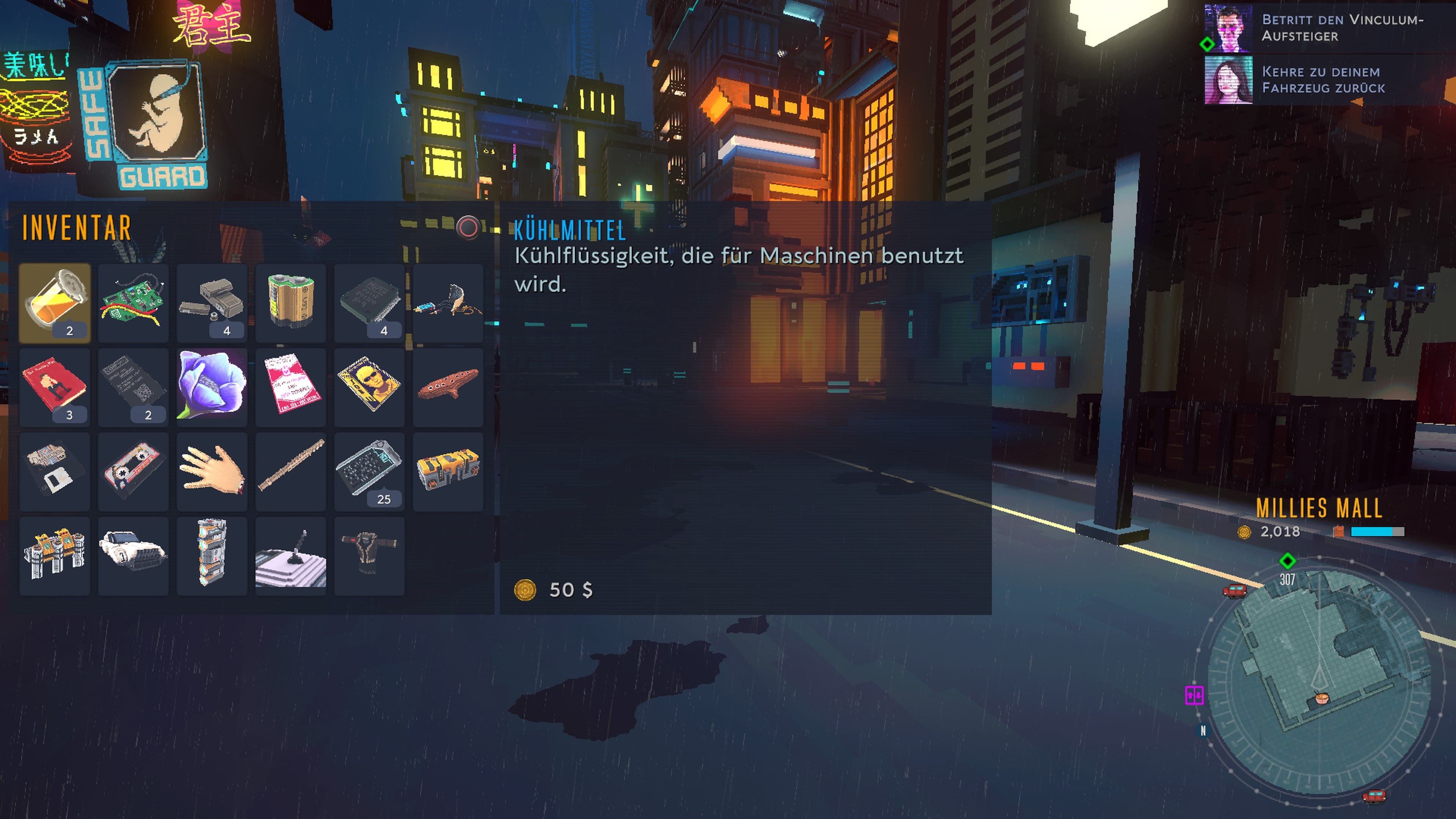Screen dimensions: 1456x819
Task: Pick the dark microchip stack of four
Action: pyautogui.click(x=370, y=303)
